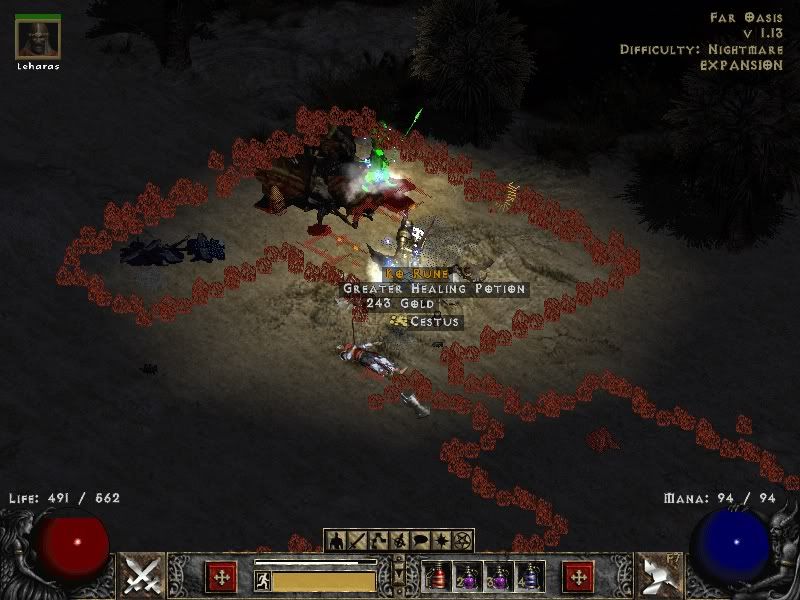800x600 pixels.
Task: Click the red new stat points button
Action: 222,577
